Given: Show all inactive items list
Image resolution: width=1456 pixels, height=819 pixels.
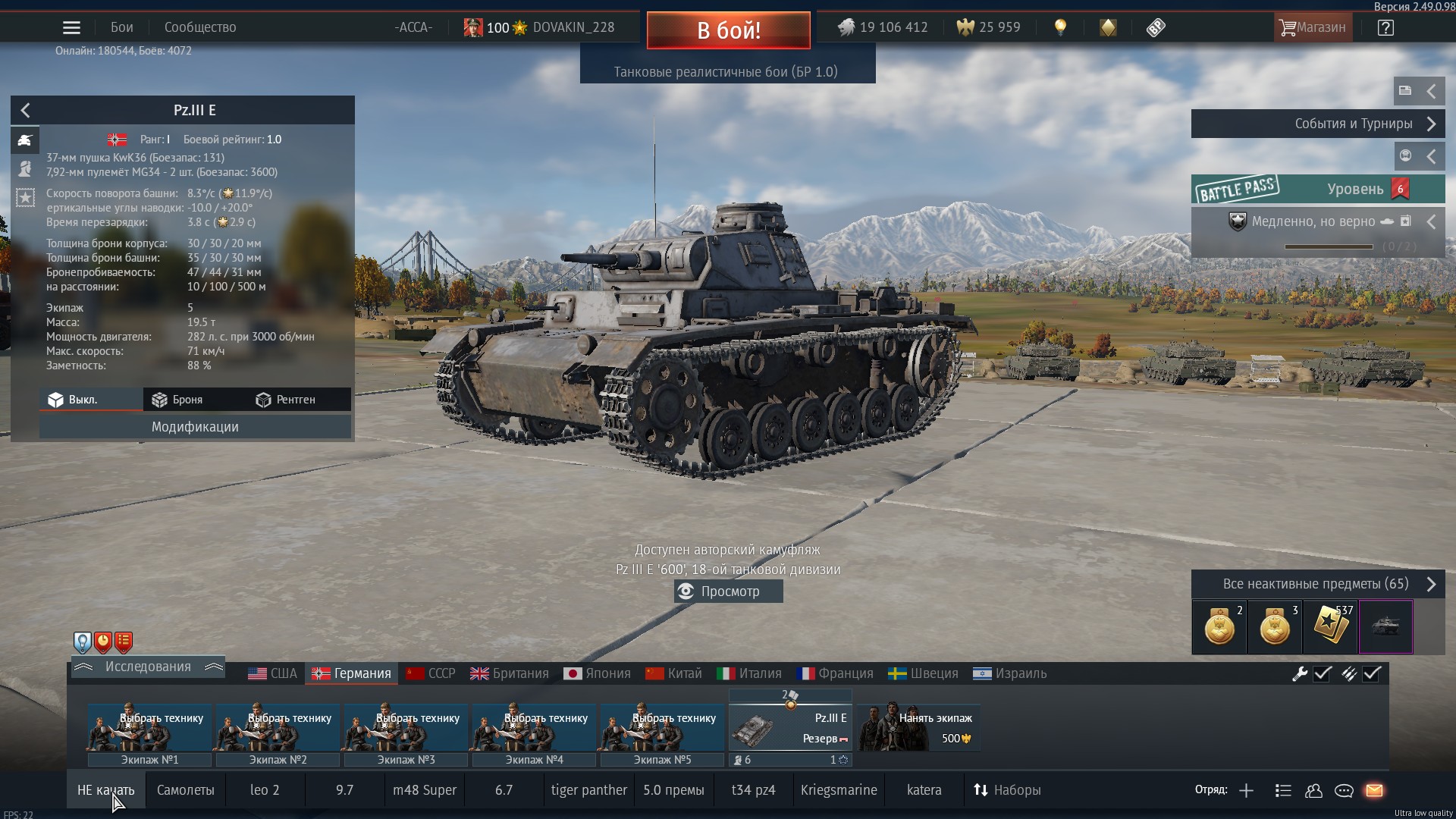Looking at the screenshot, I should tap(1317, 584).
